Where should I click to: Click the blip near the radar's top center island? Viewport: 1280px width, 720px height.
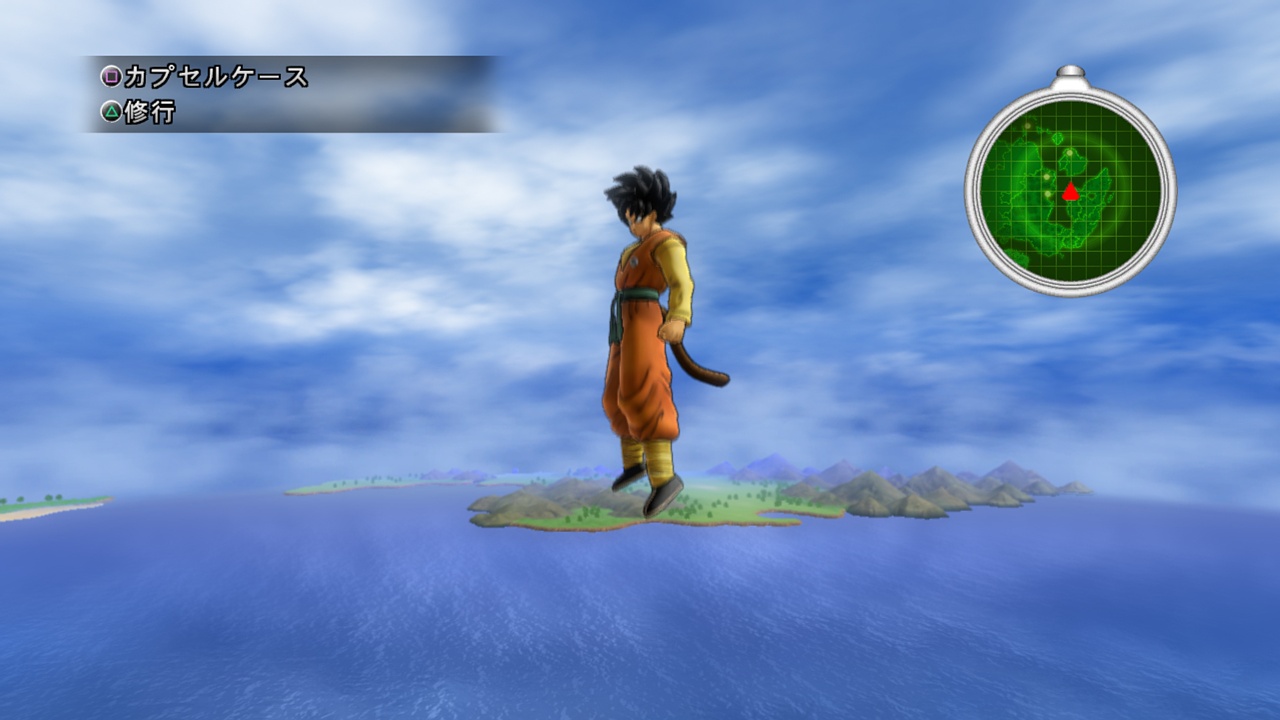pos(1070,152)
